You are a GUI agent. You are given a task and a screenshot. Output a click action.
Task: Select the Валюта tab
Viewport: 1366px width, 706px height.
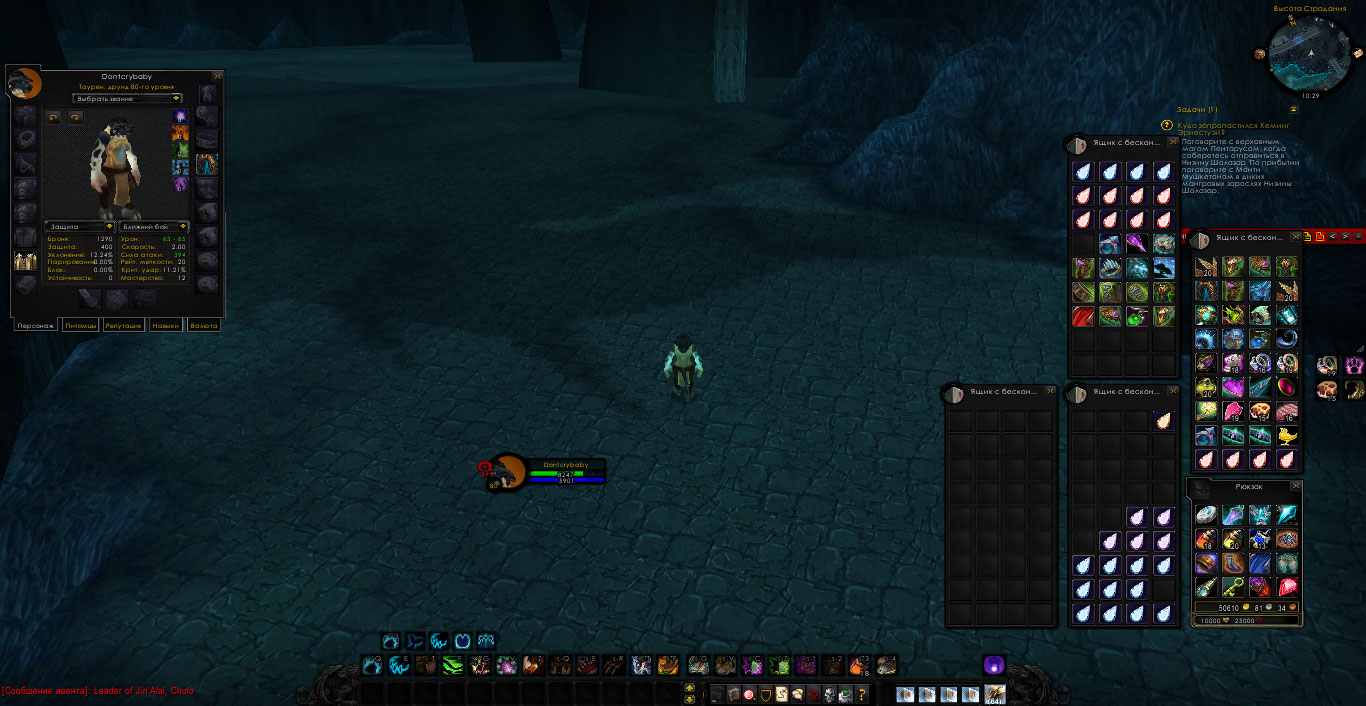click(204, 325)
